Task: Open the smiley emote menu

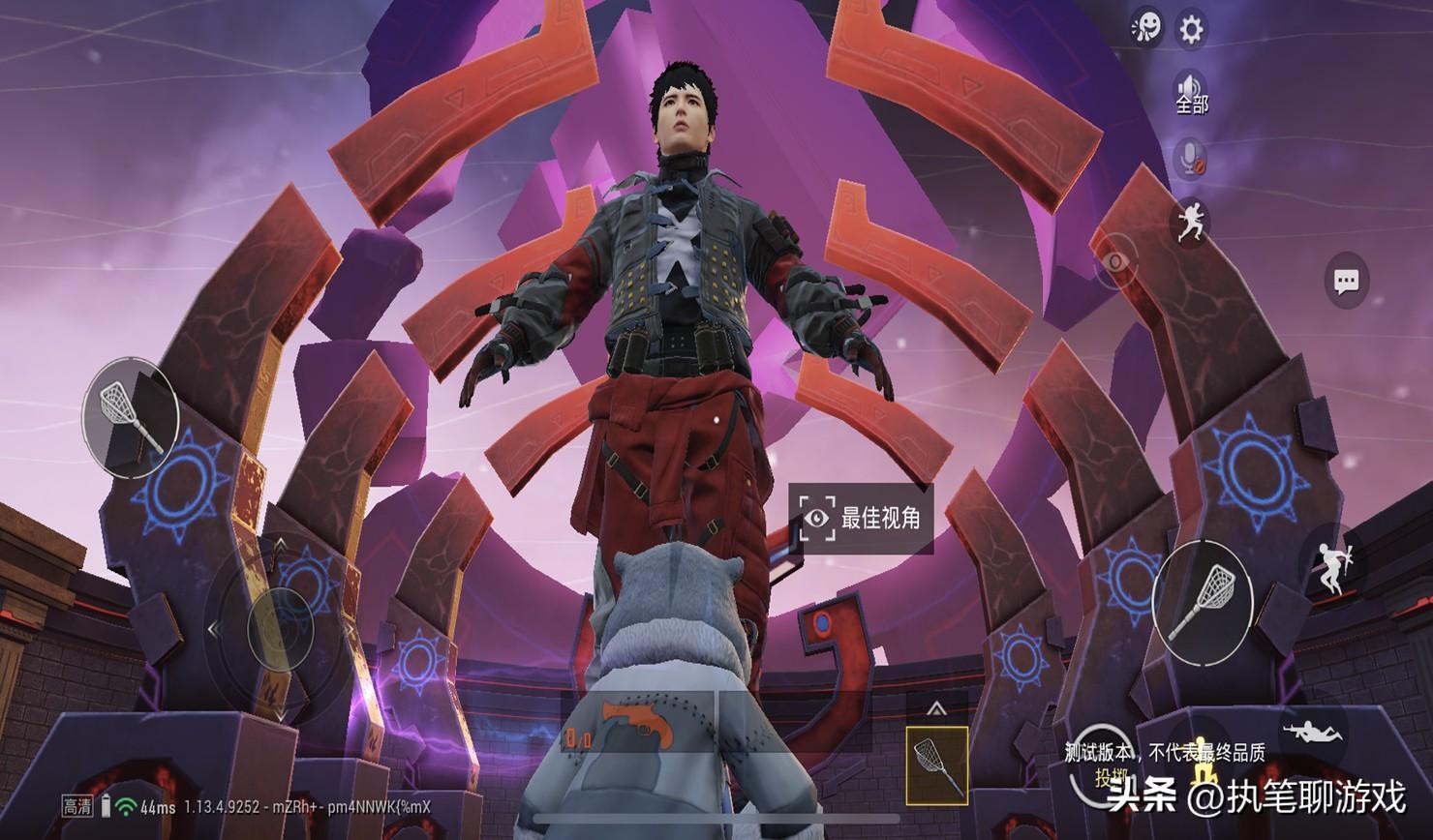Action: point(1146,28)
